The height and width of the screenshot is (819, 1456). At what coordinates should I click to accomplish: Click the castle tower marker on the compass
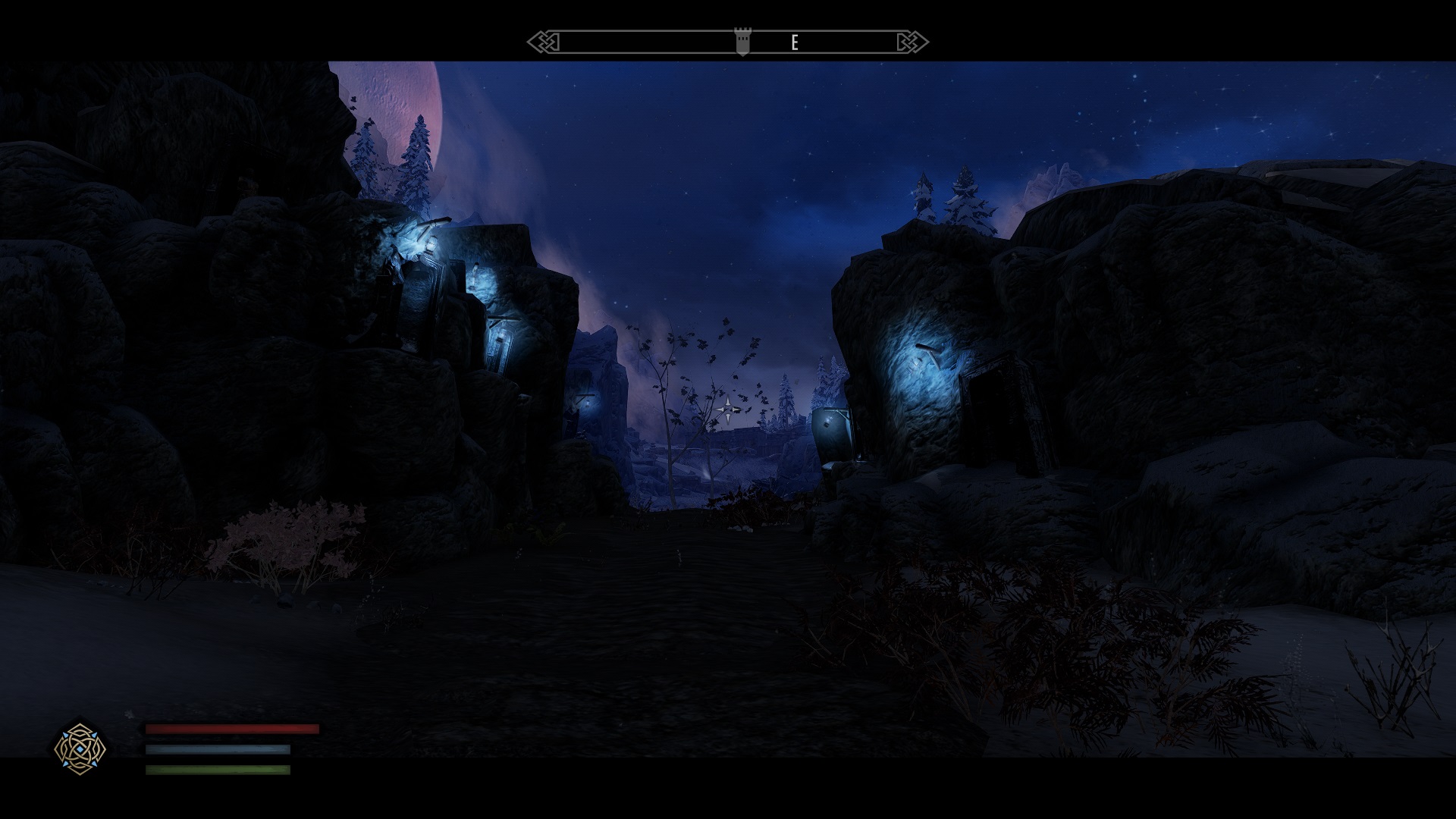742,41
